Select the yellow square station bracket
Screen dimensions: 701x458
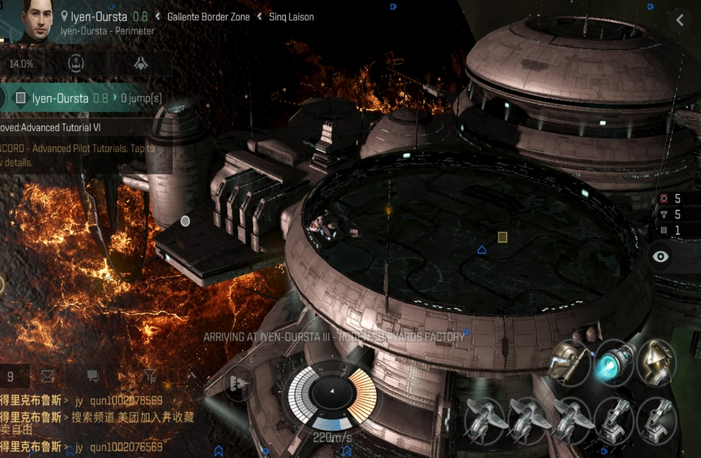[x=503, y=237]
